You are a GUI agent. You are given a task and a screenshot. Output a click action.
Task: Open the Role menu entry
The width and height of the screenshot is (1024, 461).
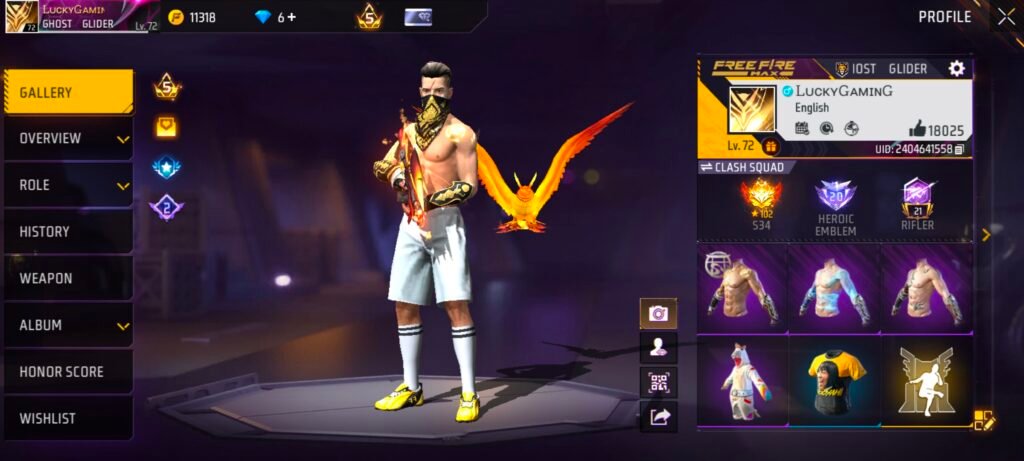[68, 185]
